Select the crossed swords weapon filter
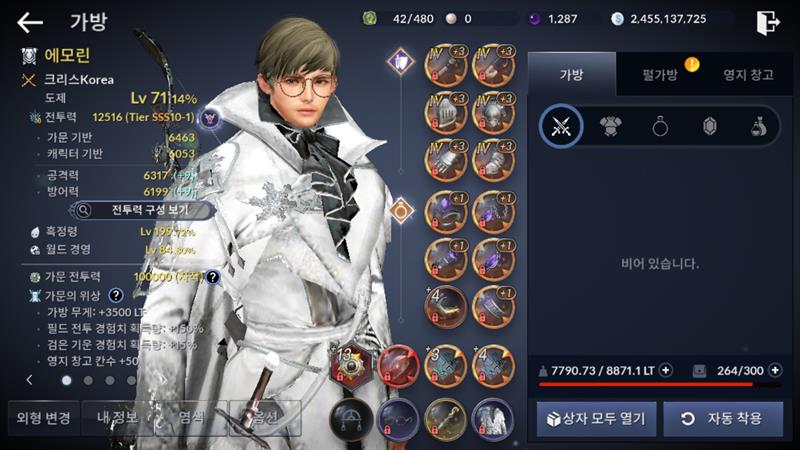 [x=561, y=126]
